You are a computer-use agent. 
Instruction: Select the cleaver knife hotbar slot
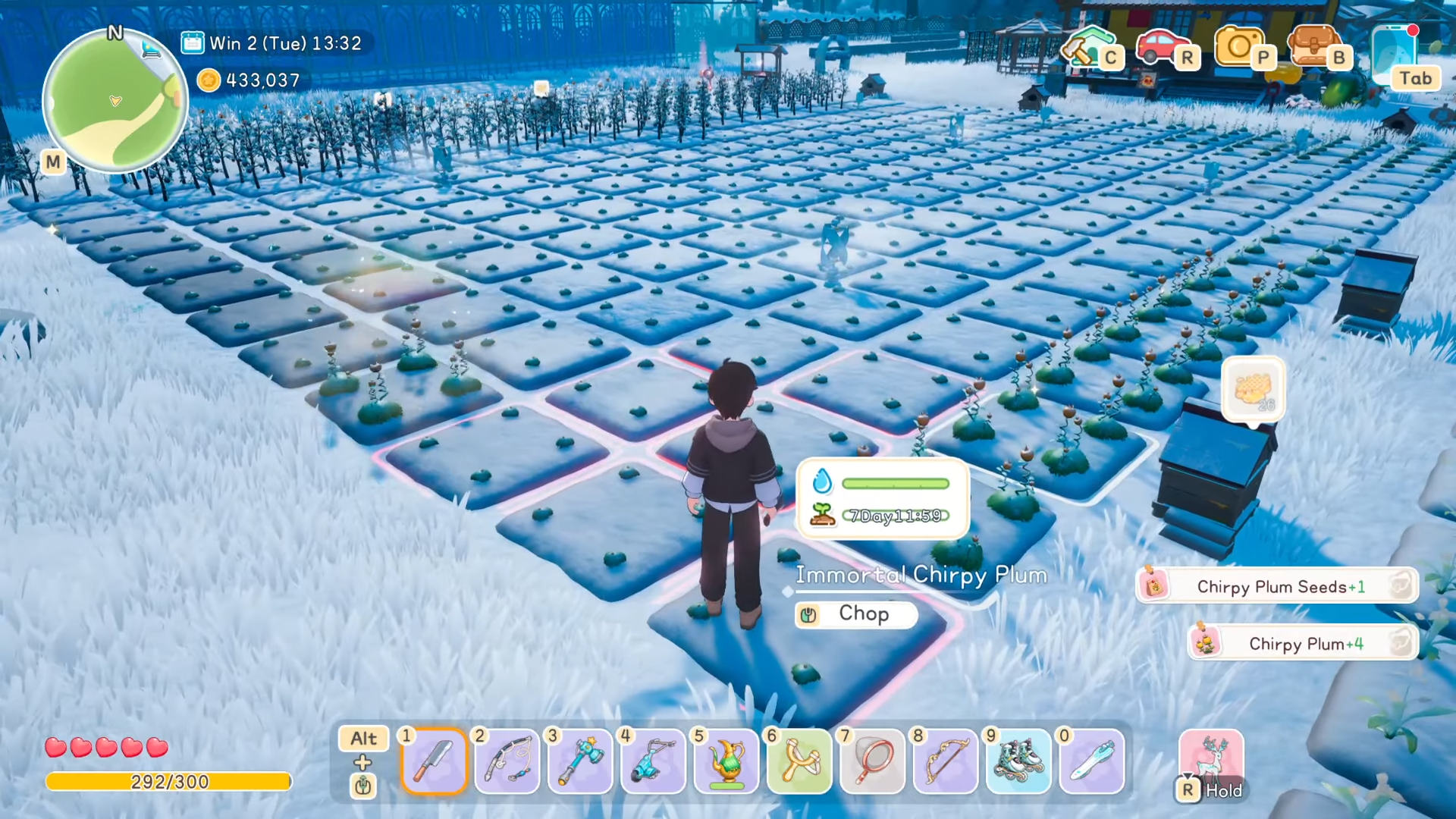pos(434,761)
